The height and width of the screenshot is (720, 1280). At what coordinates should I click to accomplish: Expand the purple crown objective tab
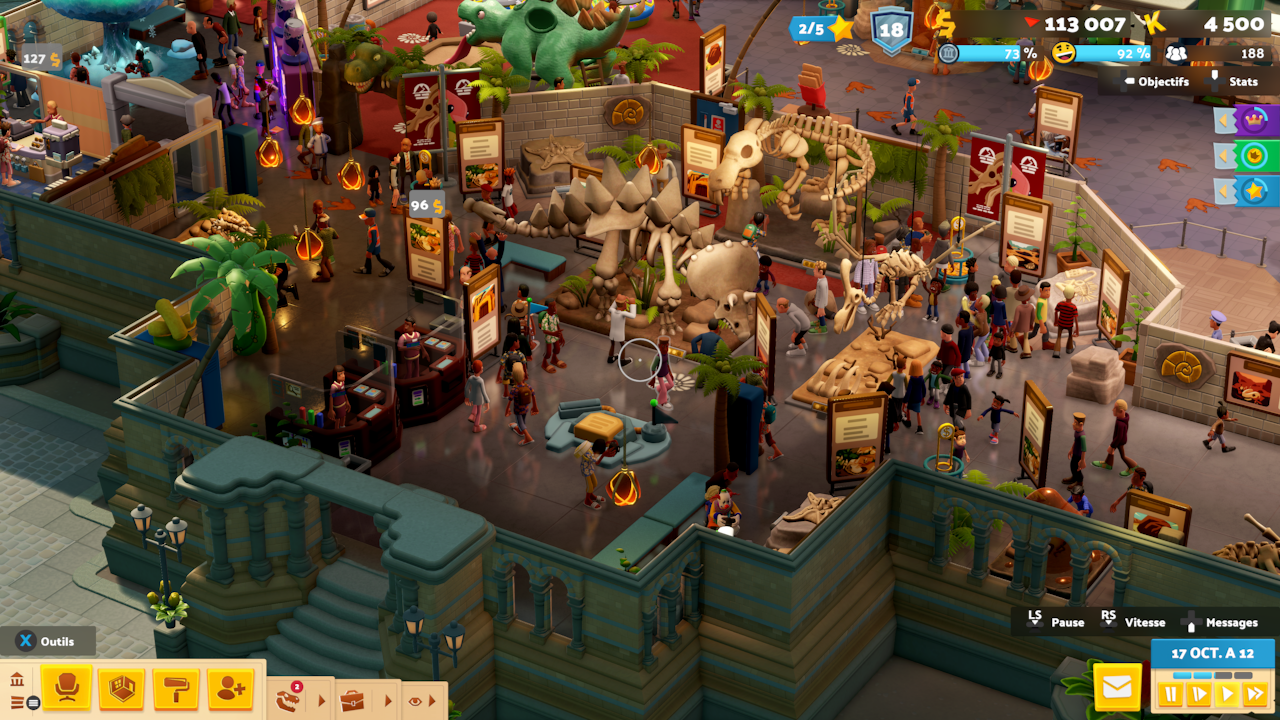[1252, 121]
